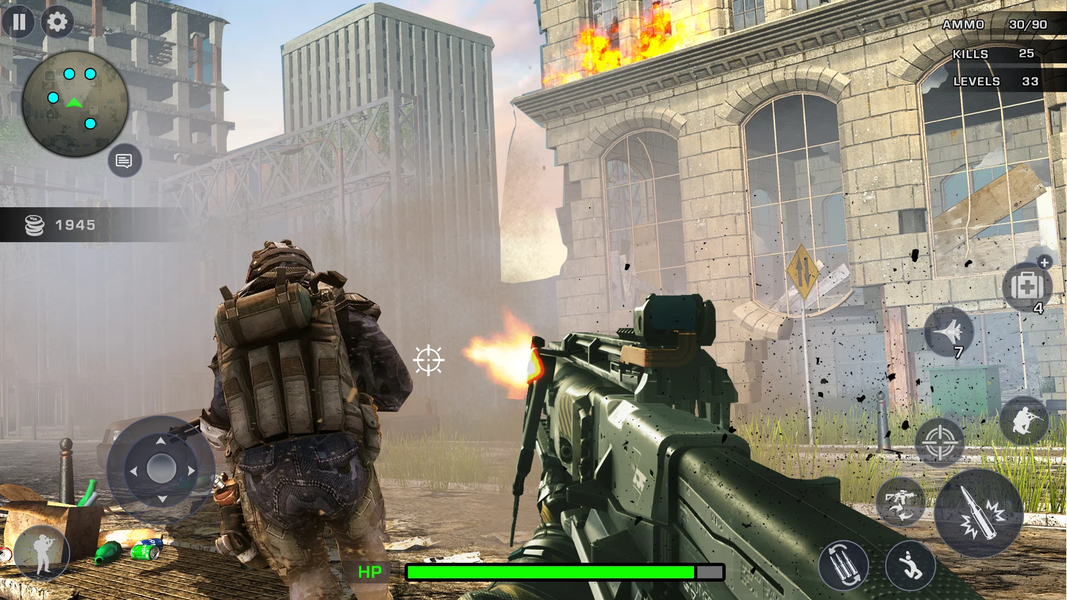Screen dimensions: 1067x600
Task: Tap the sliding figure dodge button
Action: 910,566
